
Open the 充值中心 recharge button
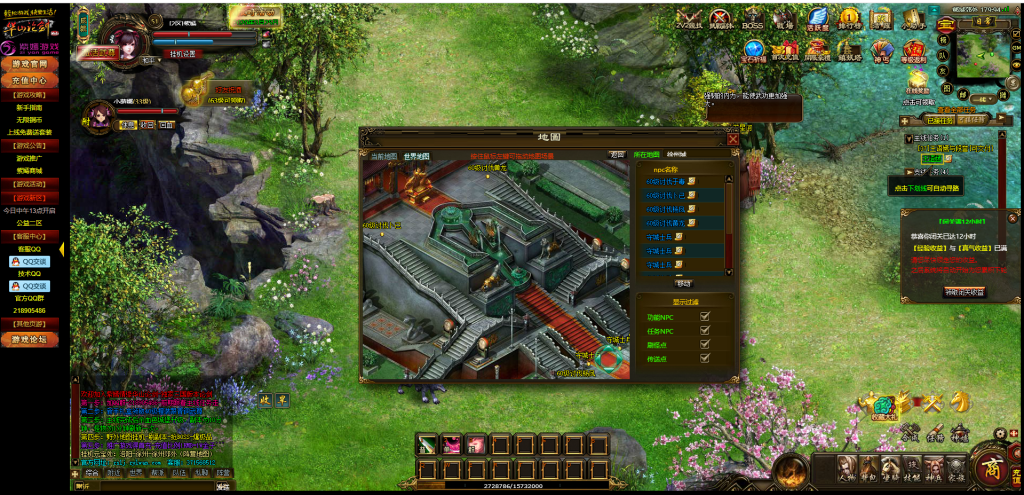(29, 80)
